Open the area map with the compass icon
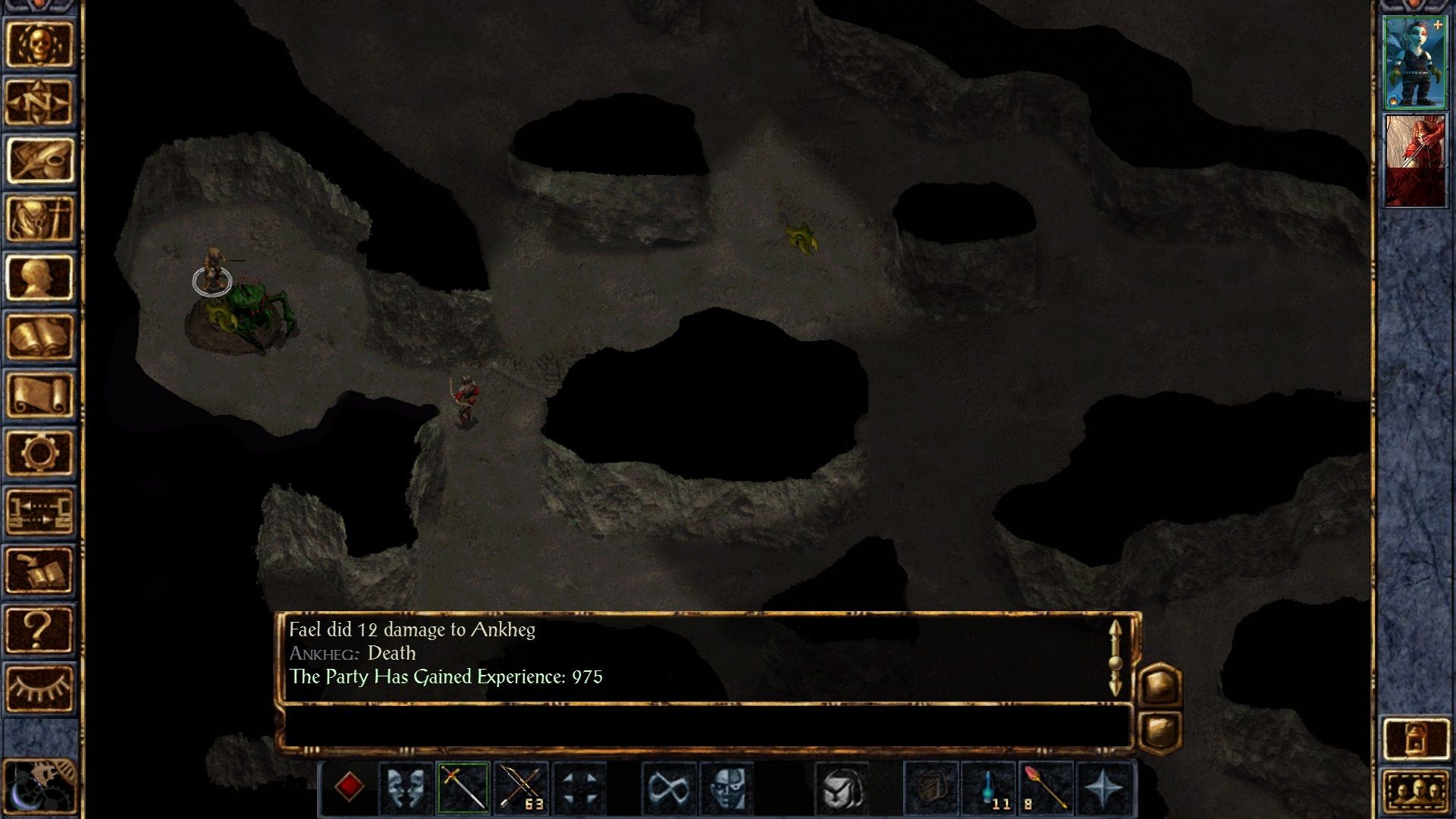The height and width of the screenshot is (819, 1456). click(x=39, y=102)
